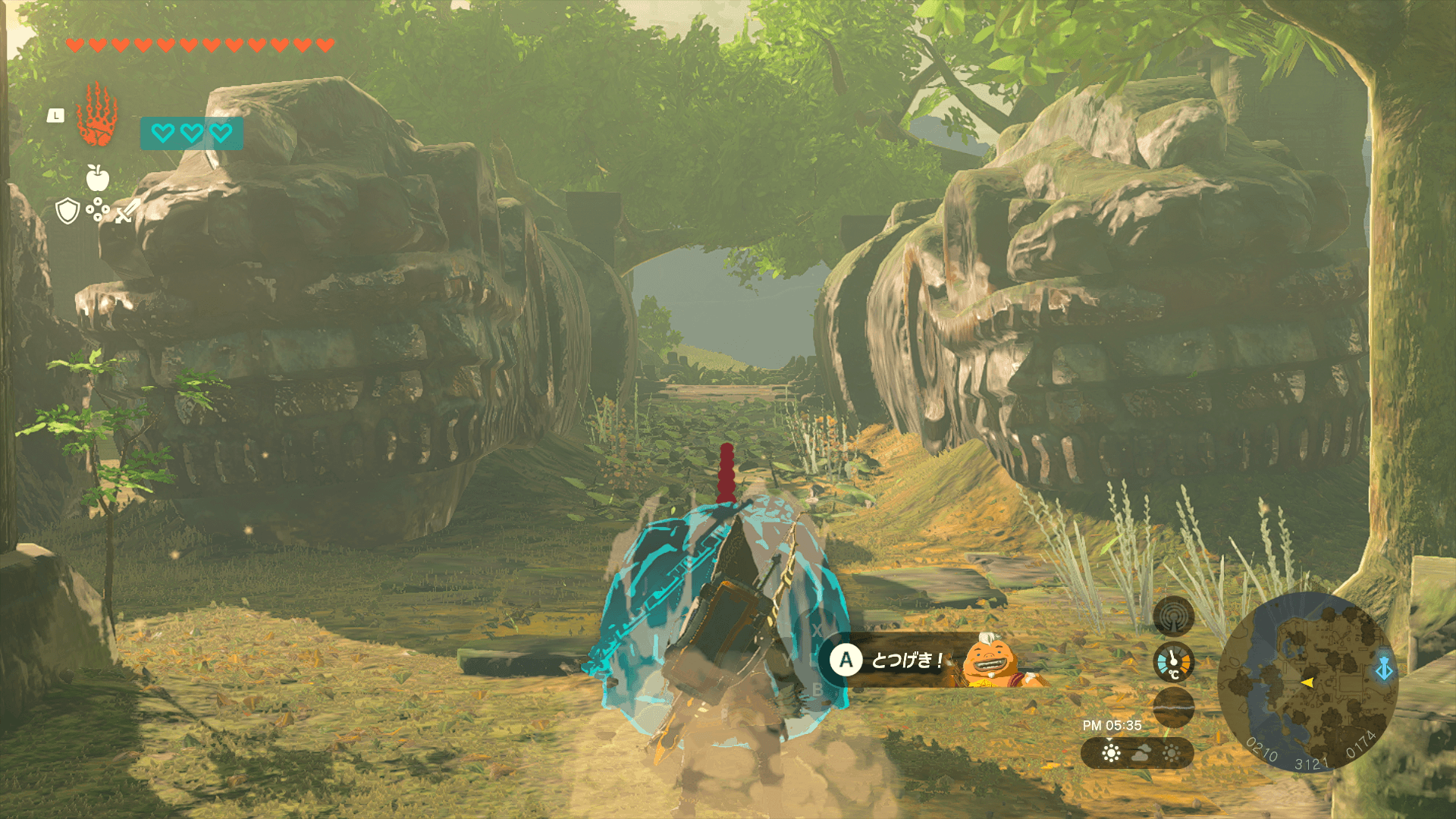View the weather forecast panel
Viewport: 1456px width, 819px height.
tap(1137, 753)
